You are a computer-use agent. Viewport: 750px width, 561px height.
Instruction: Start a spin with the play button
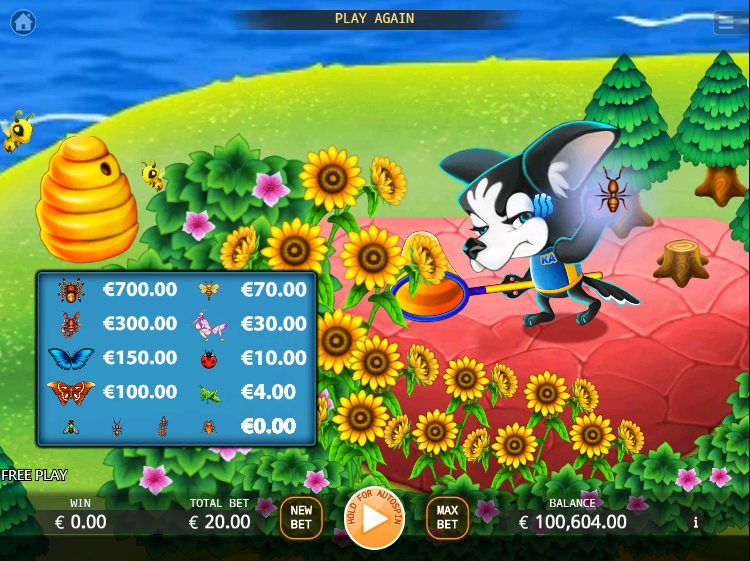[x=375, y=518]
